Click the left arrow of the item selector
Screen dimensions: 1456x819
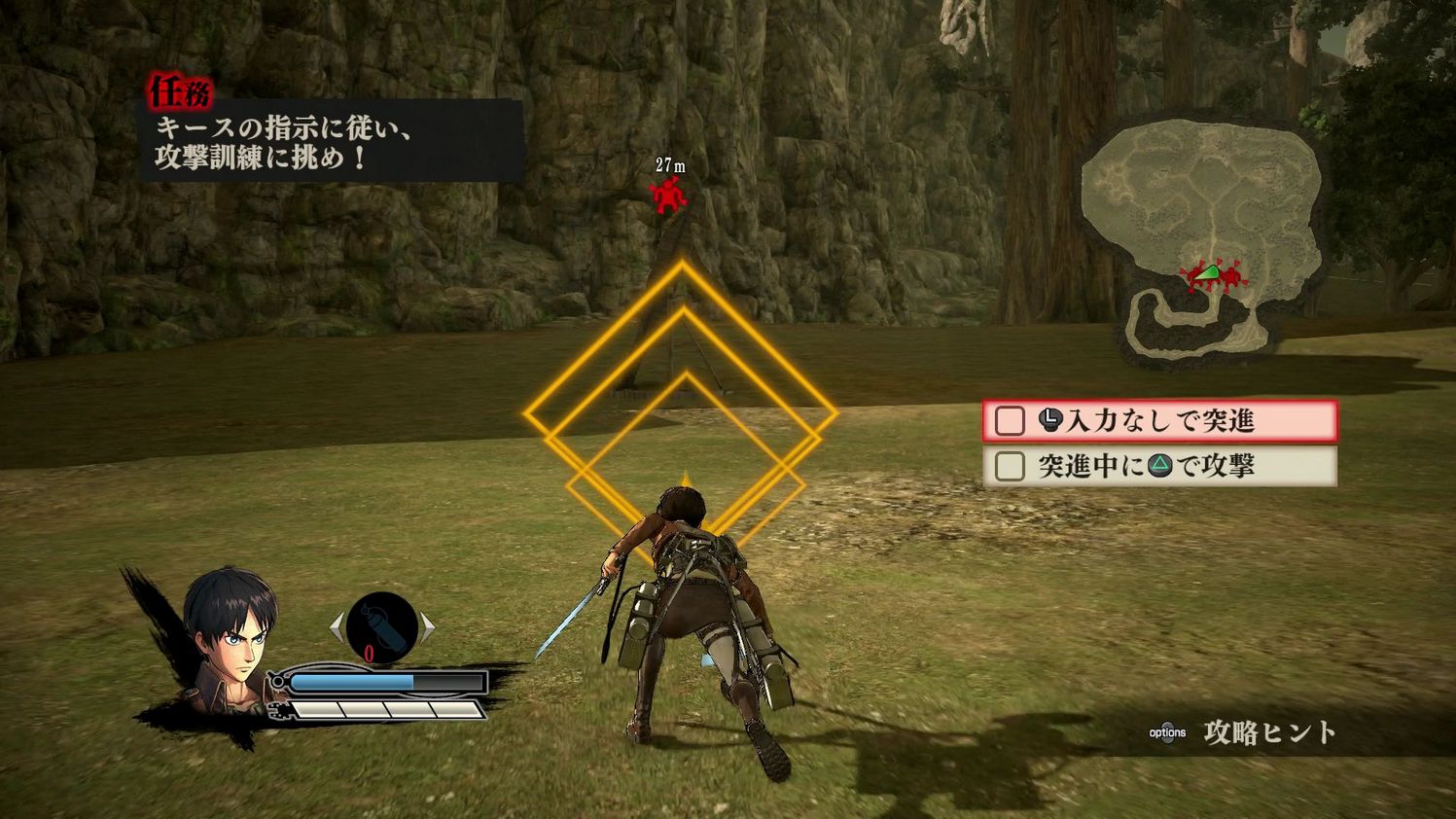coord(337,627)
